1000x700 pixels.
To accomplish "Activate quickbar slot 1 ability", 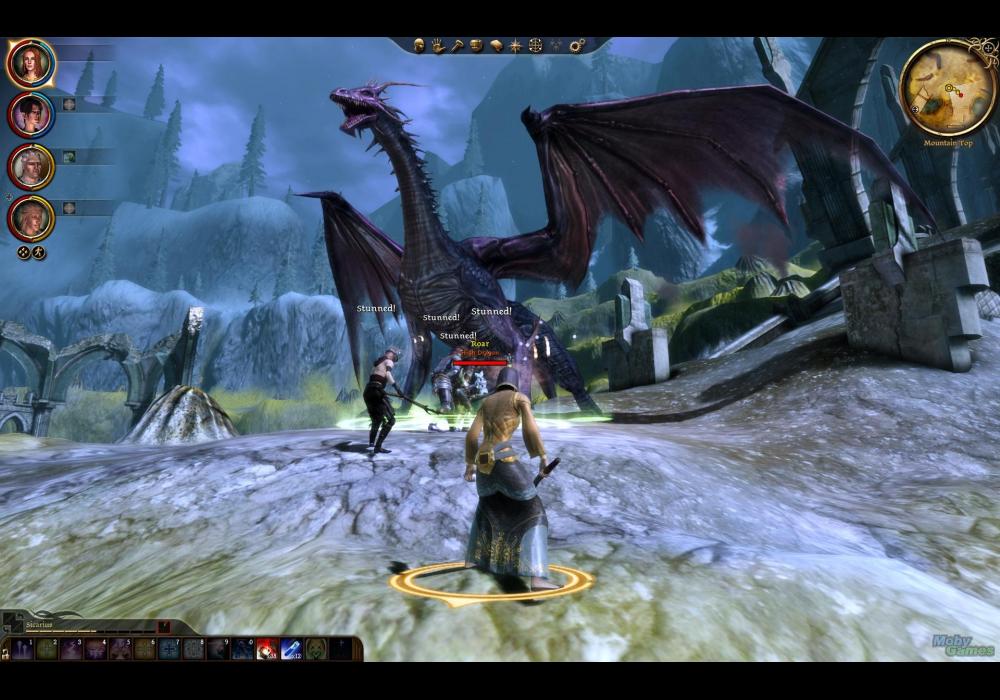I will coord(22,649).
